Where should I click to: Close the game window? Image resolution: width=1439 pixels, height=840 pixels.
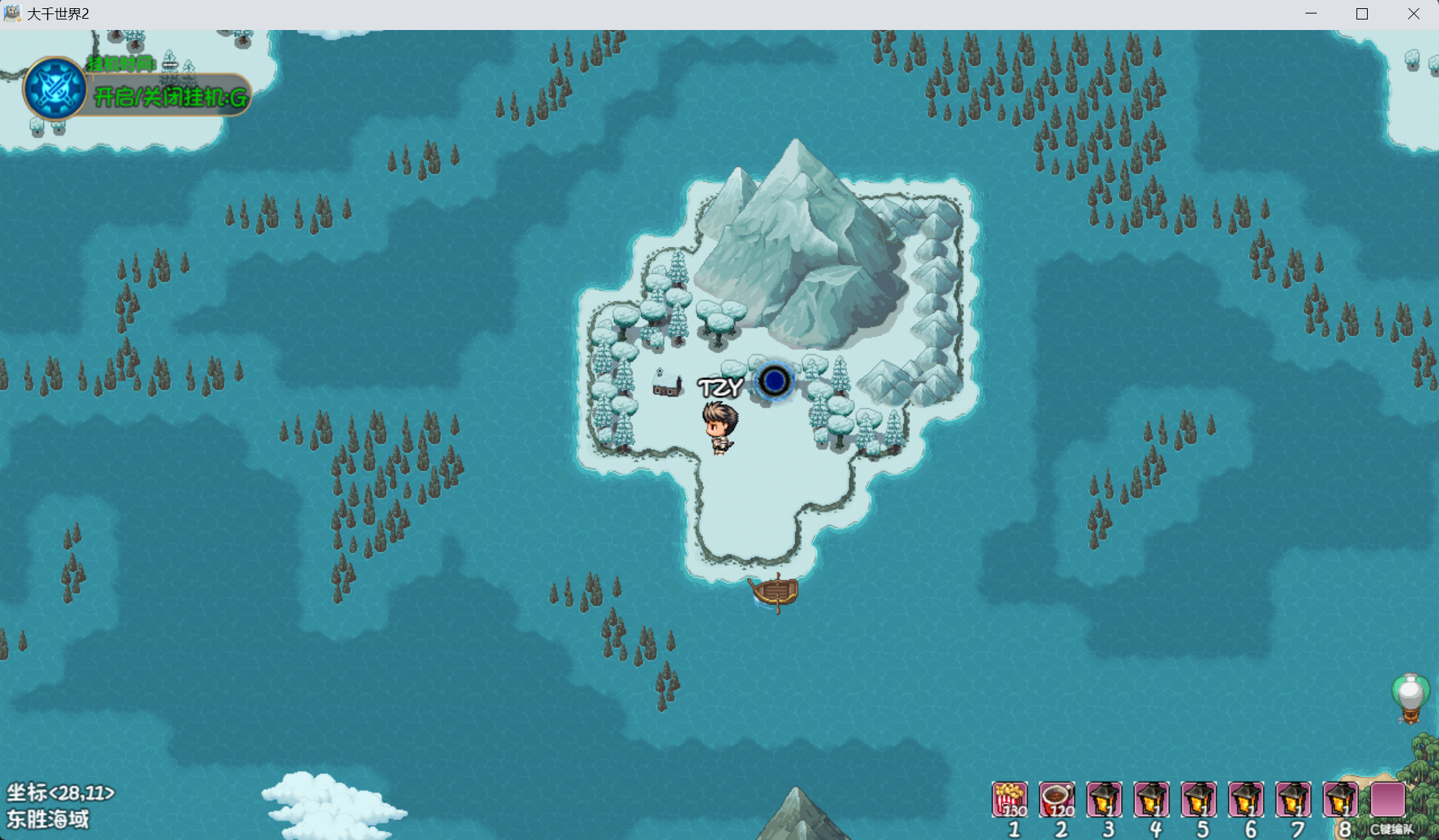(x=1413, y=13)
